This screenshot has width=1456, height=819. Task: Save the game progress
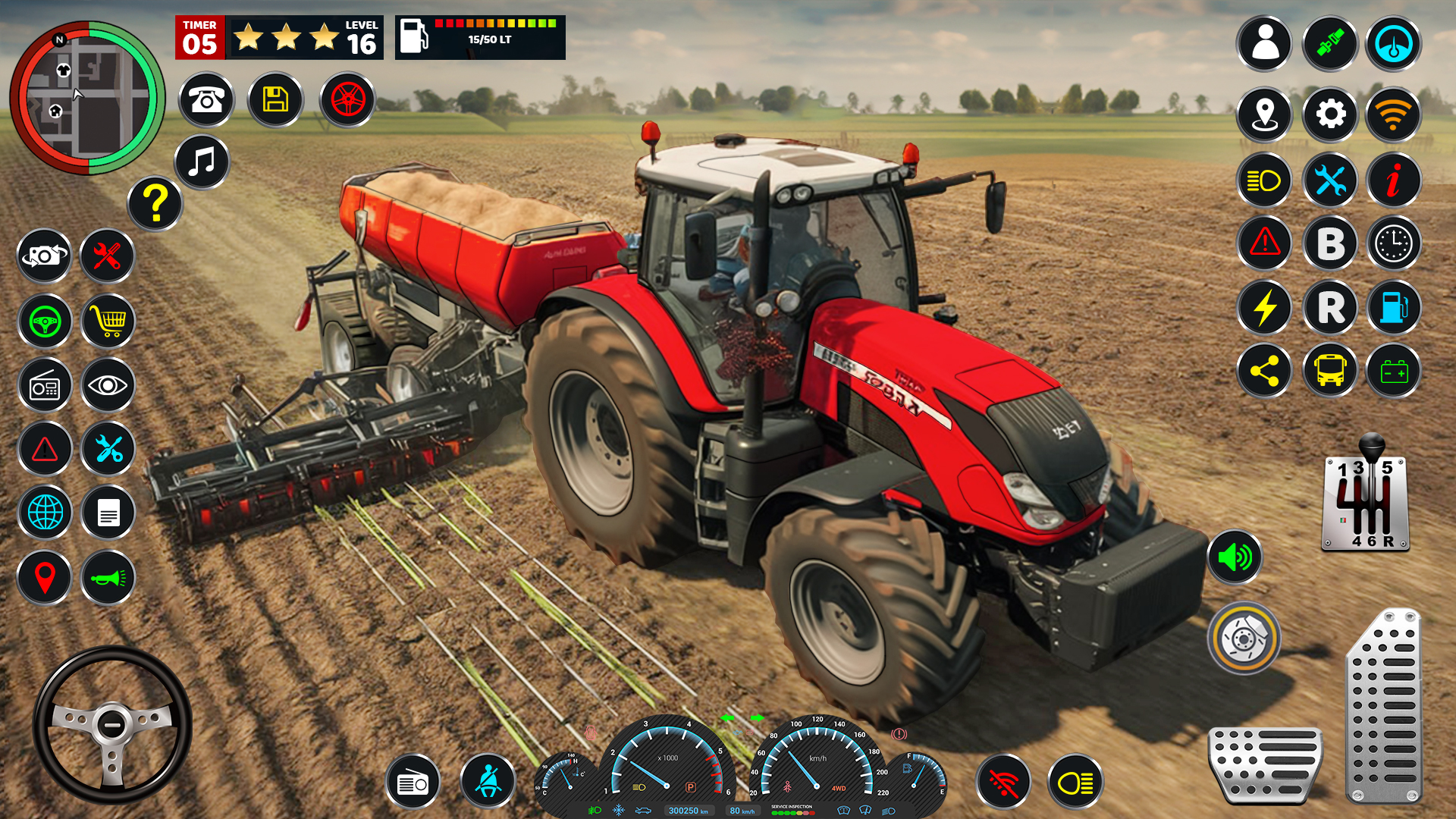275,99
